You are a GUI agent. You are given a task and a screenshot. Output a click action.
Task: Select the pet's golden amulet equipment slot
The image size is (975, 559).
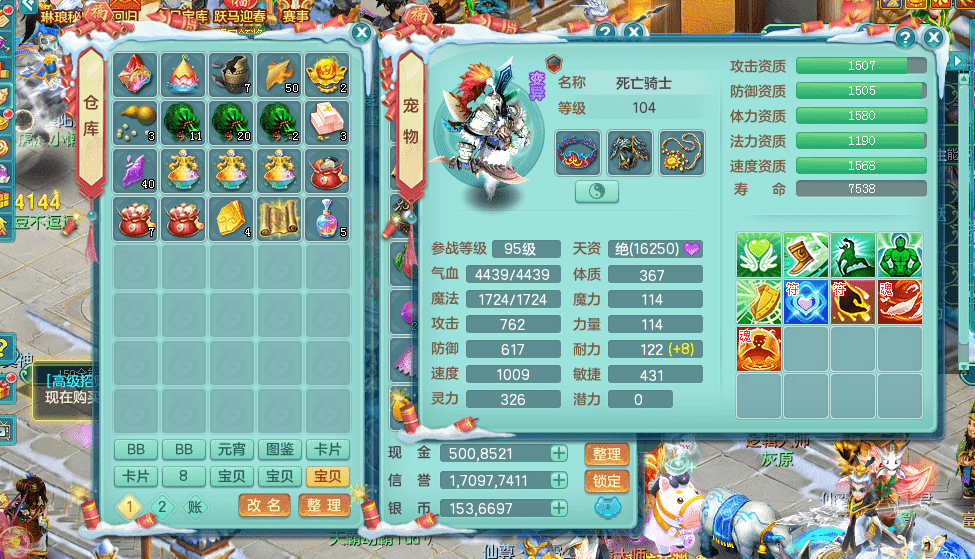click(682, 153)
